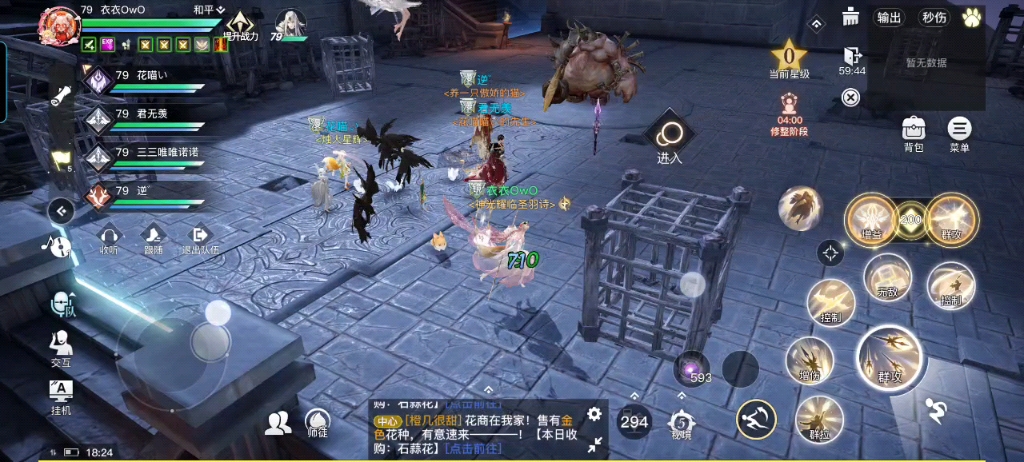
Task: Open the 菜单 main menu
Action: (959, 130)
